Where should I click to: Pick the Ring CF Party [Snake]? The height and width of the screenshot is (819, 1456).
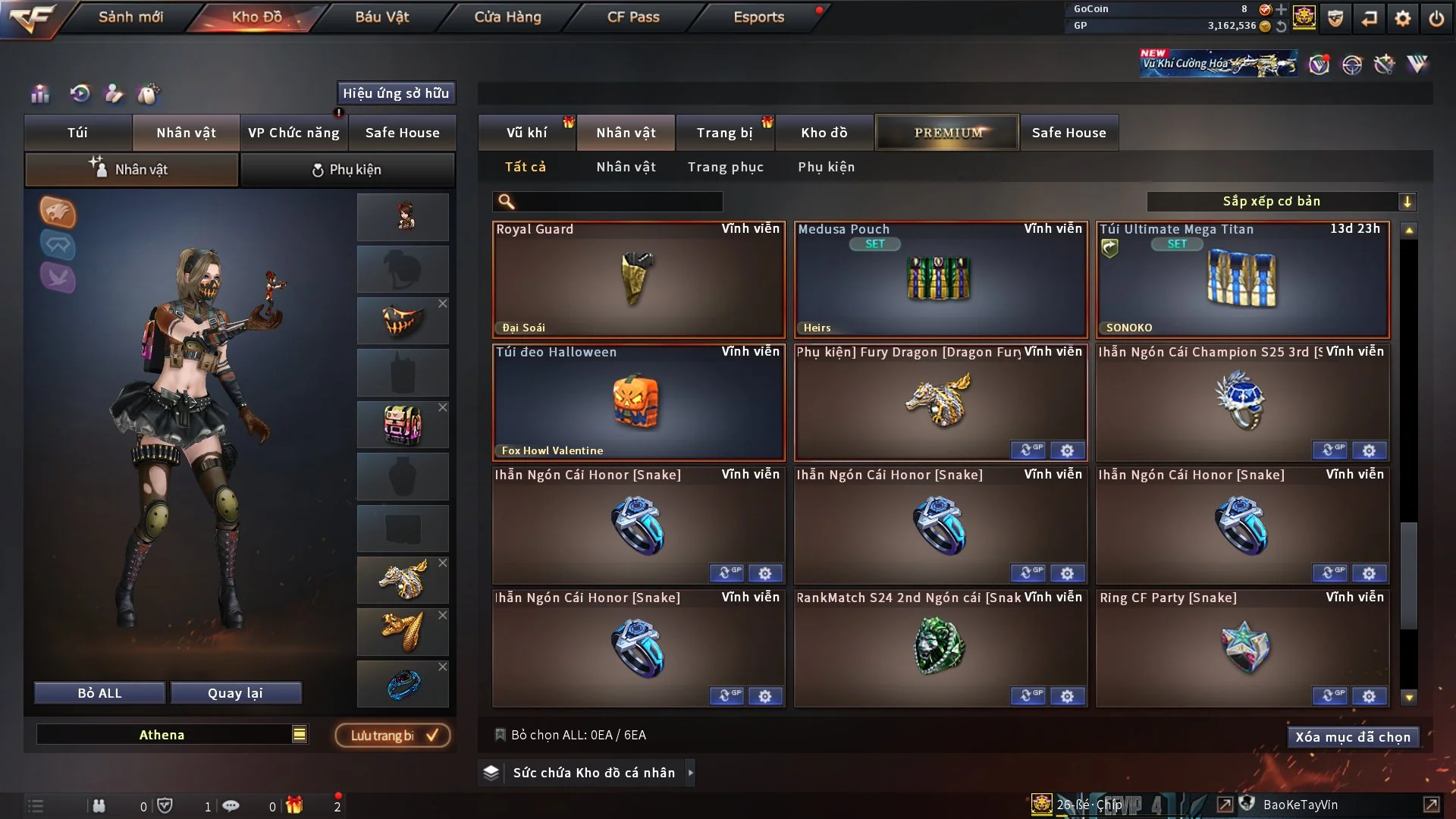[x=1242, y=648]
